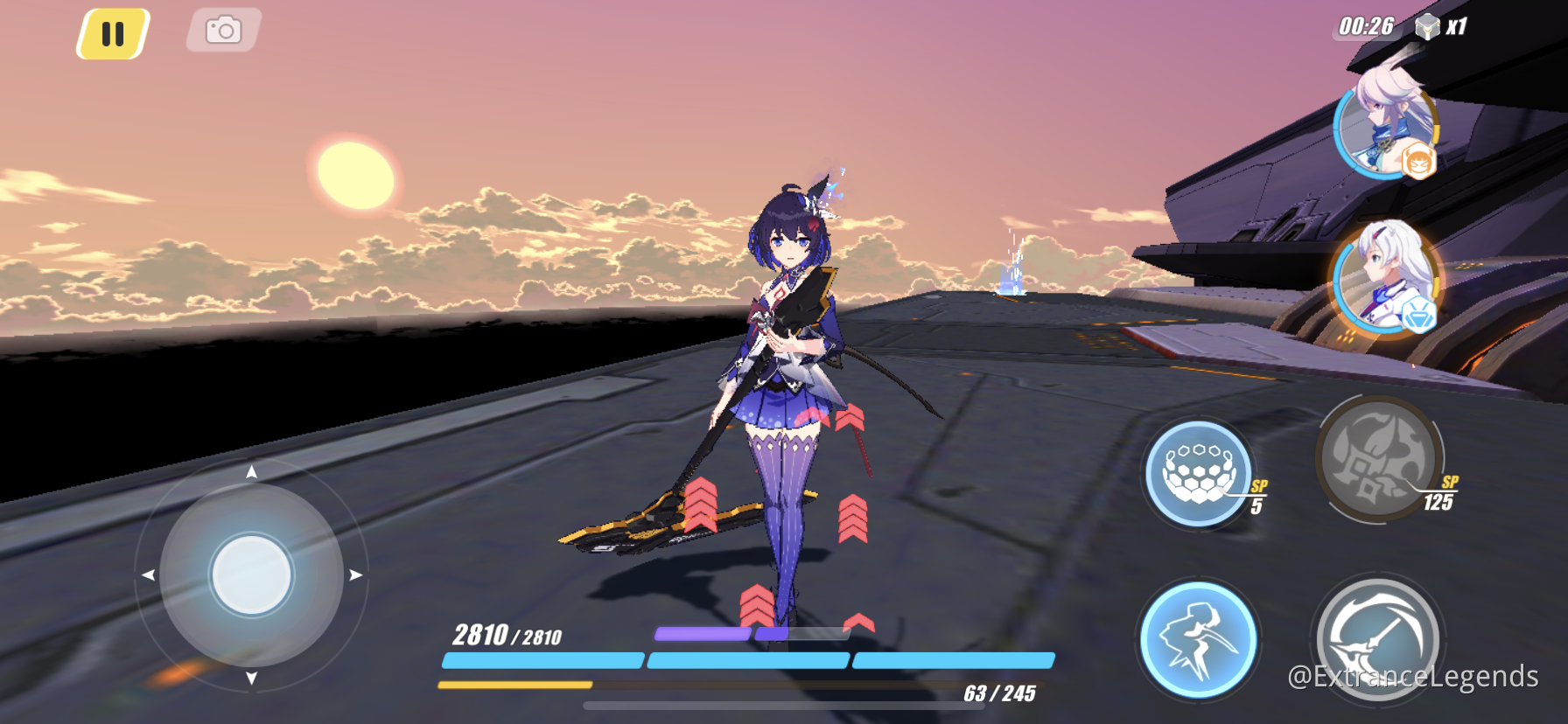Open the in-game camera mode
1568x724 pixels.
tap(222, 29)
